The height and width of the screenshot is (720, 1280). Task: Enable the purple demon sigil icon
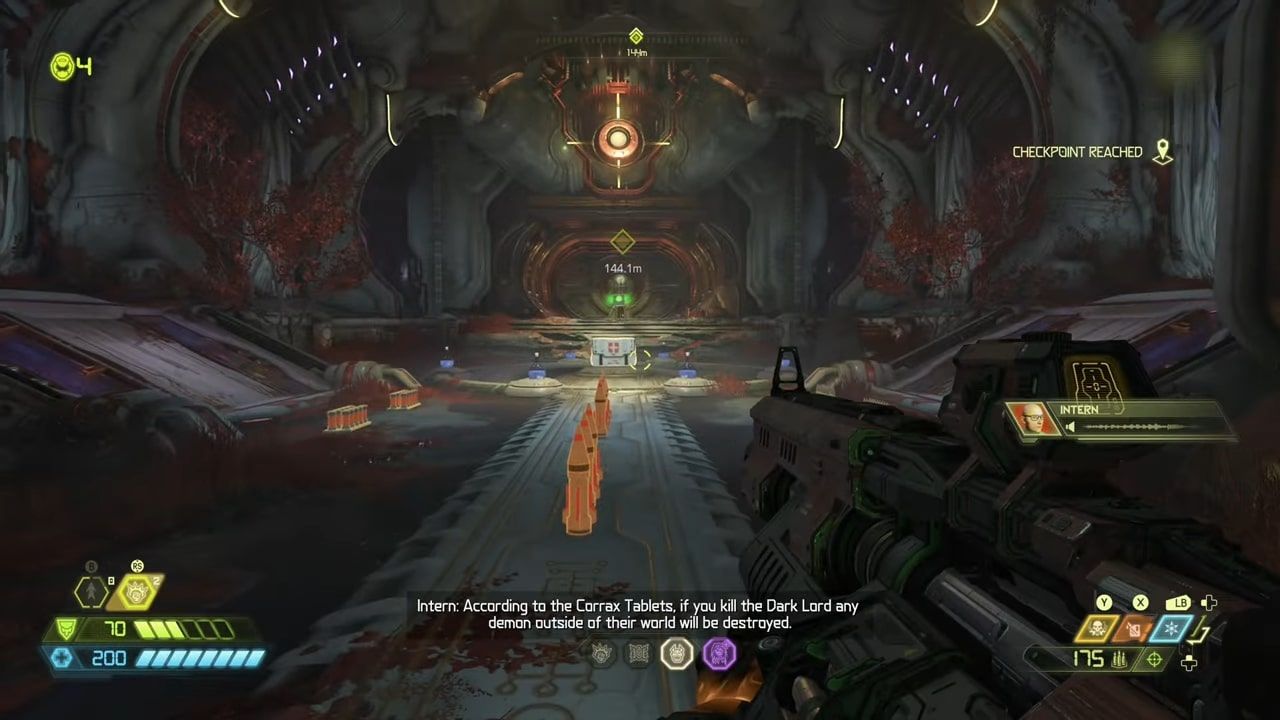click(x=718, y=653)
